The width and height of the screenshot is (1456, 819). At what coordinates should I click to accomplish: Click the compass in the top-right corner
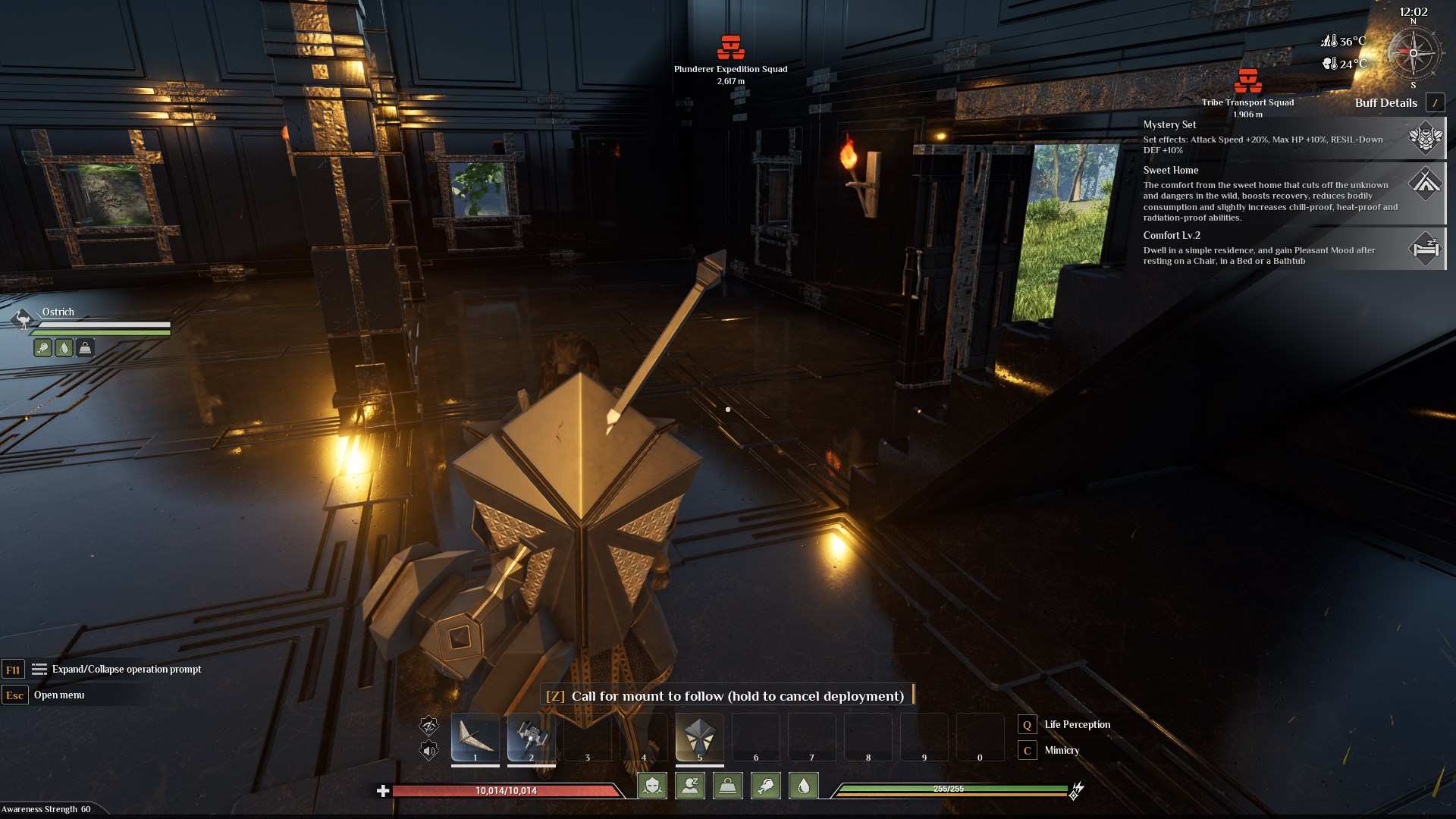[x=1413, y=53]
